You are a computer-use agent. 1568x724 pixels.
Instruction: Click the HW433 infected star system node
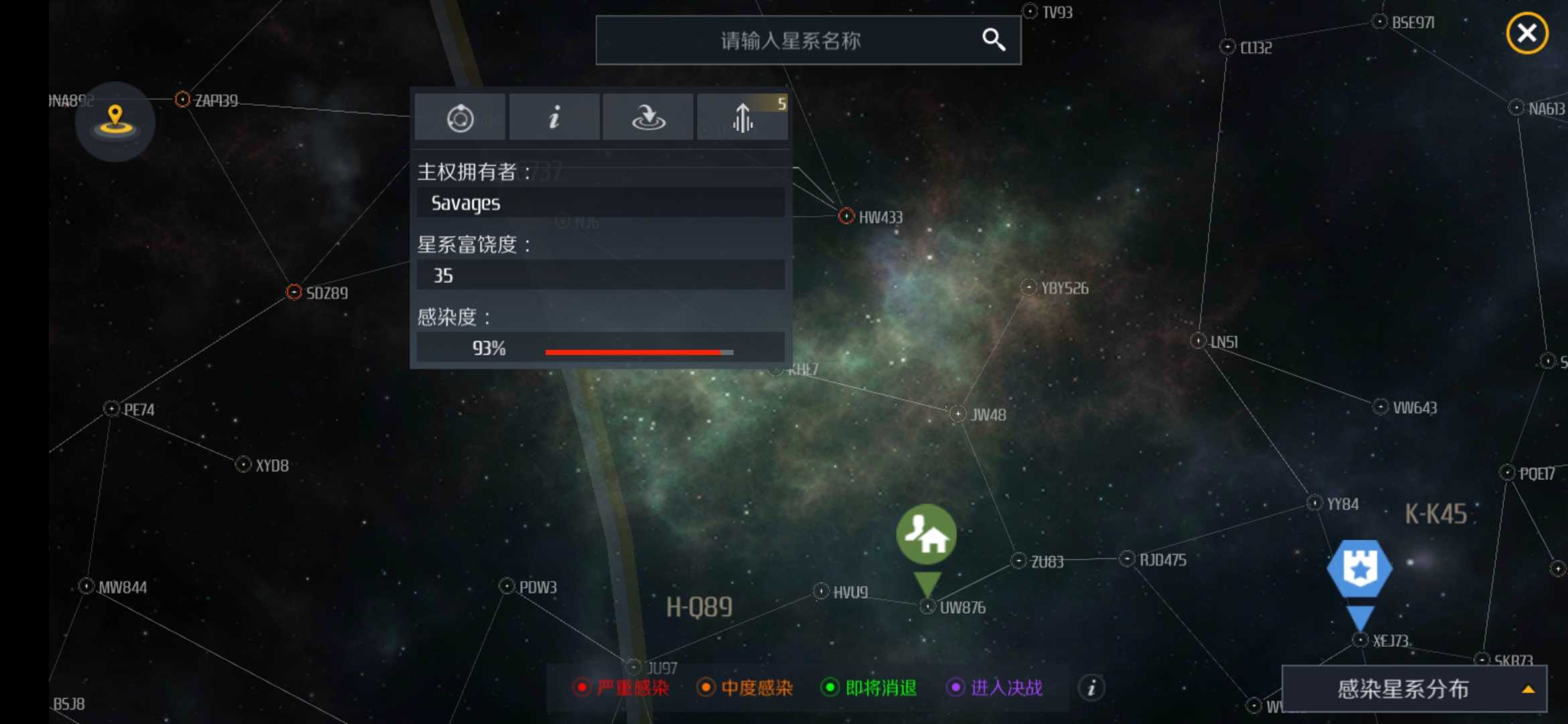846,216
